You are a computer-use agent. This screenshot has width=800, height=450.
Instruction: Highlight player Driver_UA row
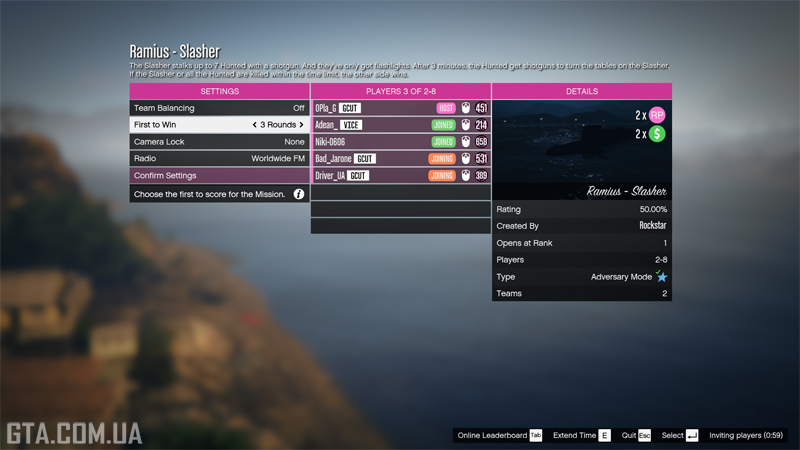coord(400,176)
